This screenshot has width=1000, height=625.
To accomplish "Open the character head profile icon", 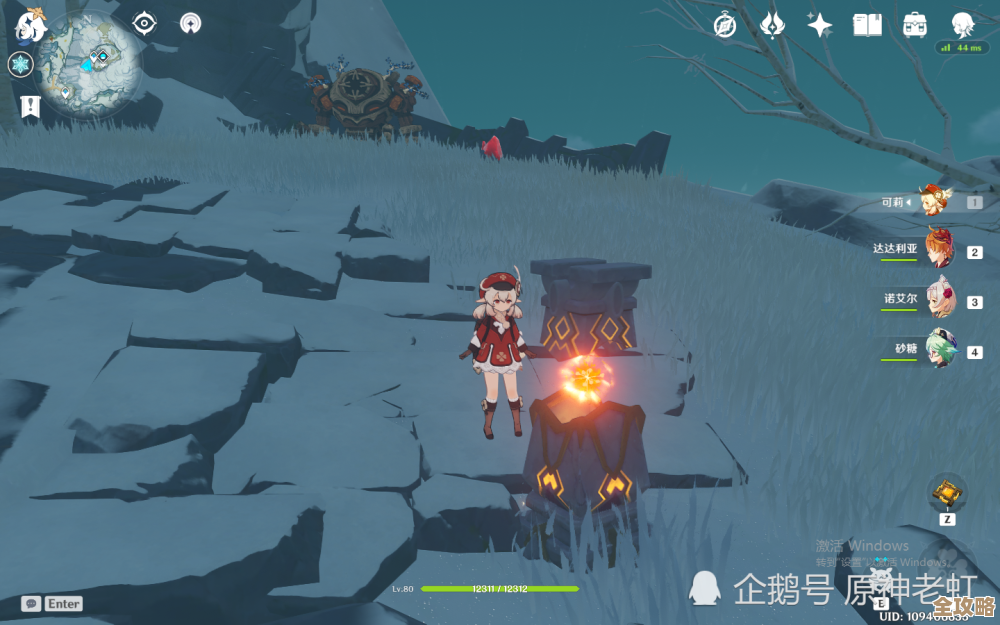I will click(x=962, y=24).
